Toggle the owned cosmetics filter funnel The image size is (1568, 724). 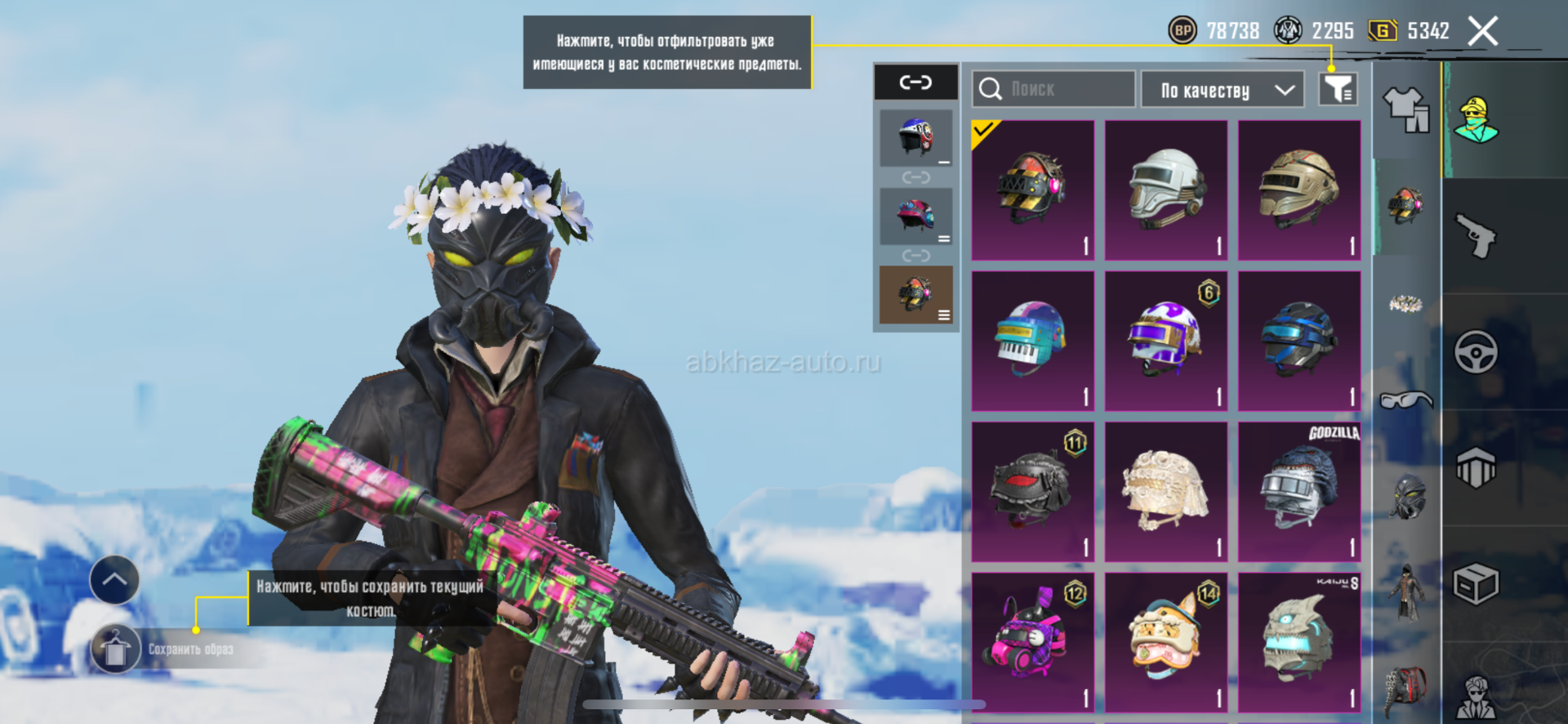(1338, 89)
